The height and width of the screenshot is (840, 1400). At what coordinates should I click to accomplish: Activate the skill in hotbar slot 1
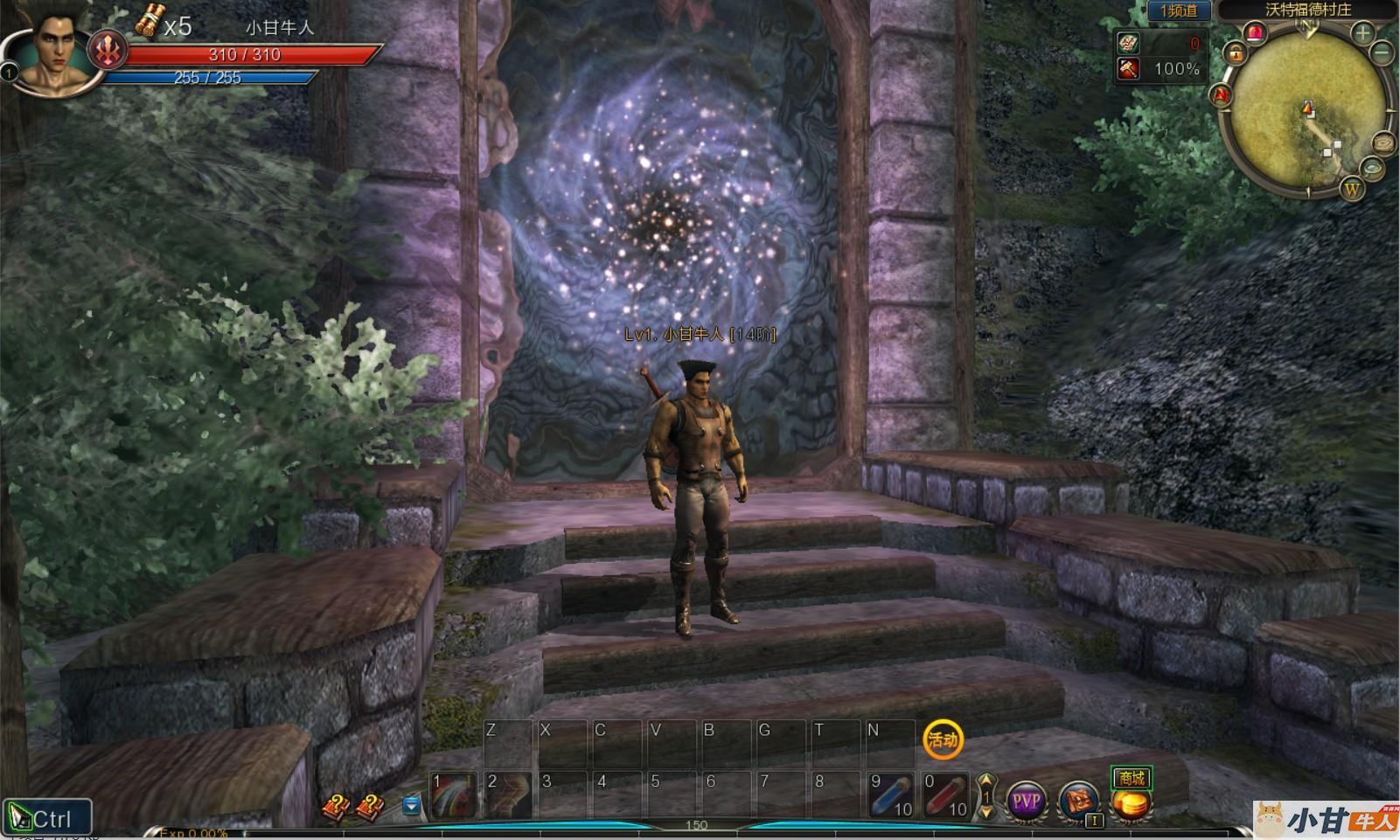[455, 795]
